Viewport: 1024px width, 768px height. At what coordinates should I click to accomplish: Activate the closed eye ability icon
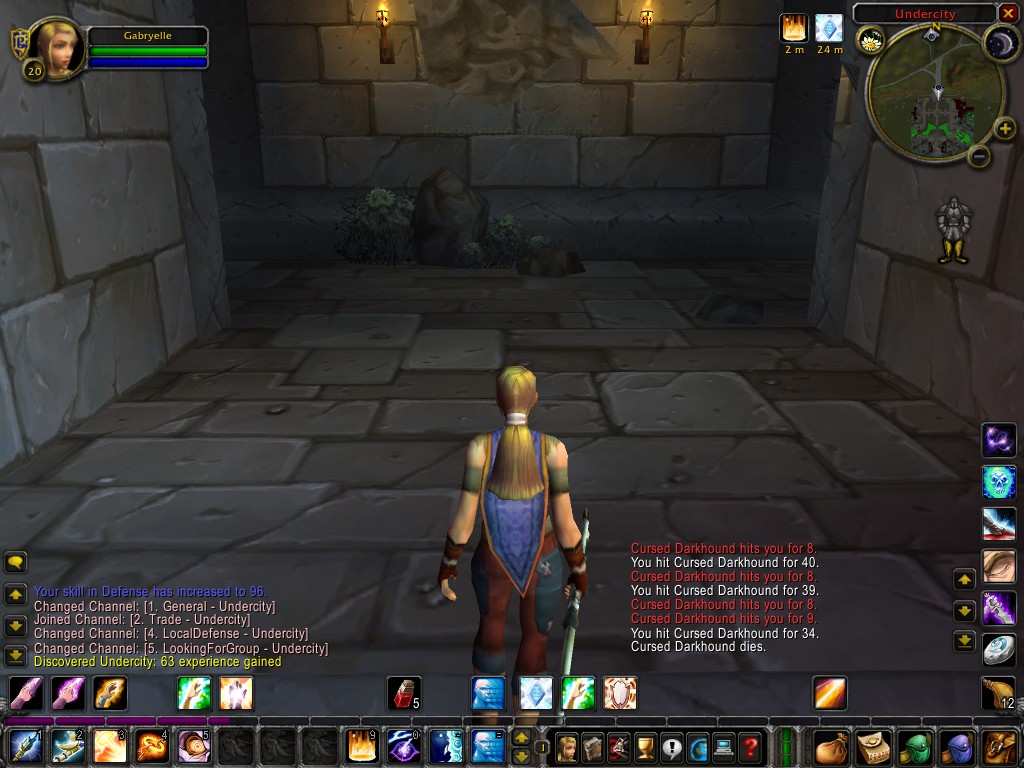coord(999,566)
